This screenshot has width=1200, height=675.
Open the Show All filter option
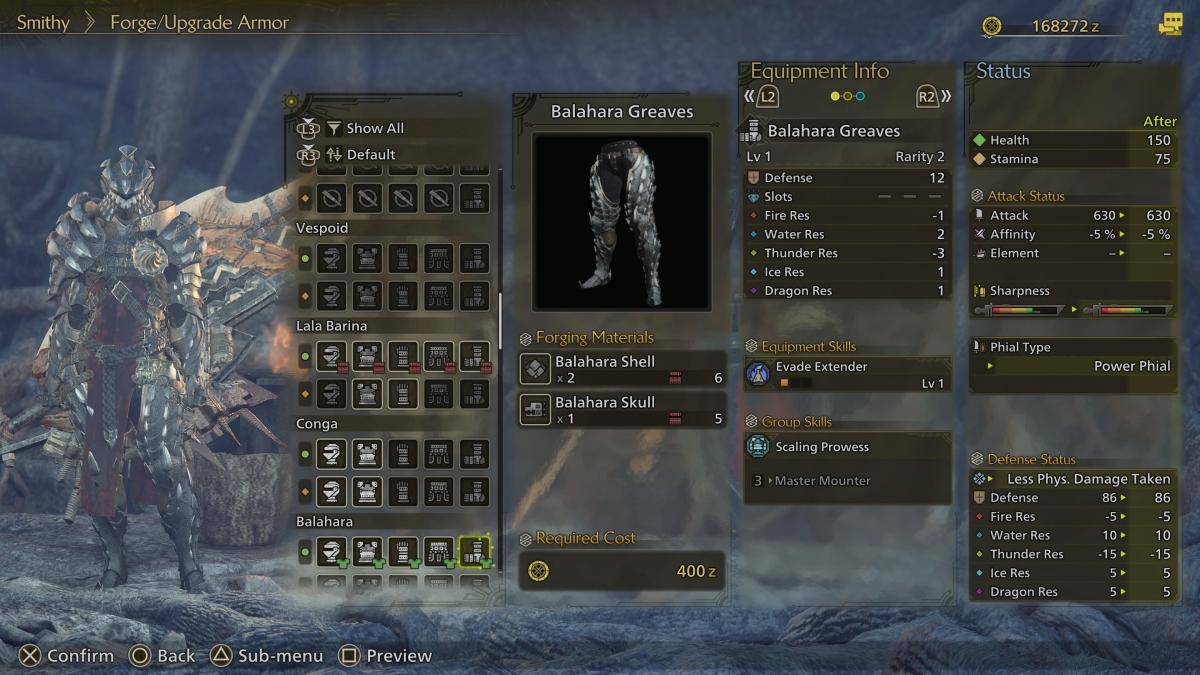[374, 128]
